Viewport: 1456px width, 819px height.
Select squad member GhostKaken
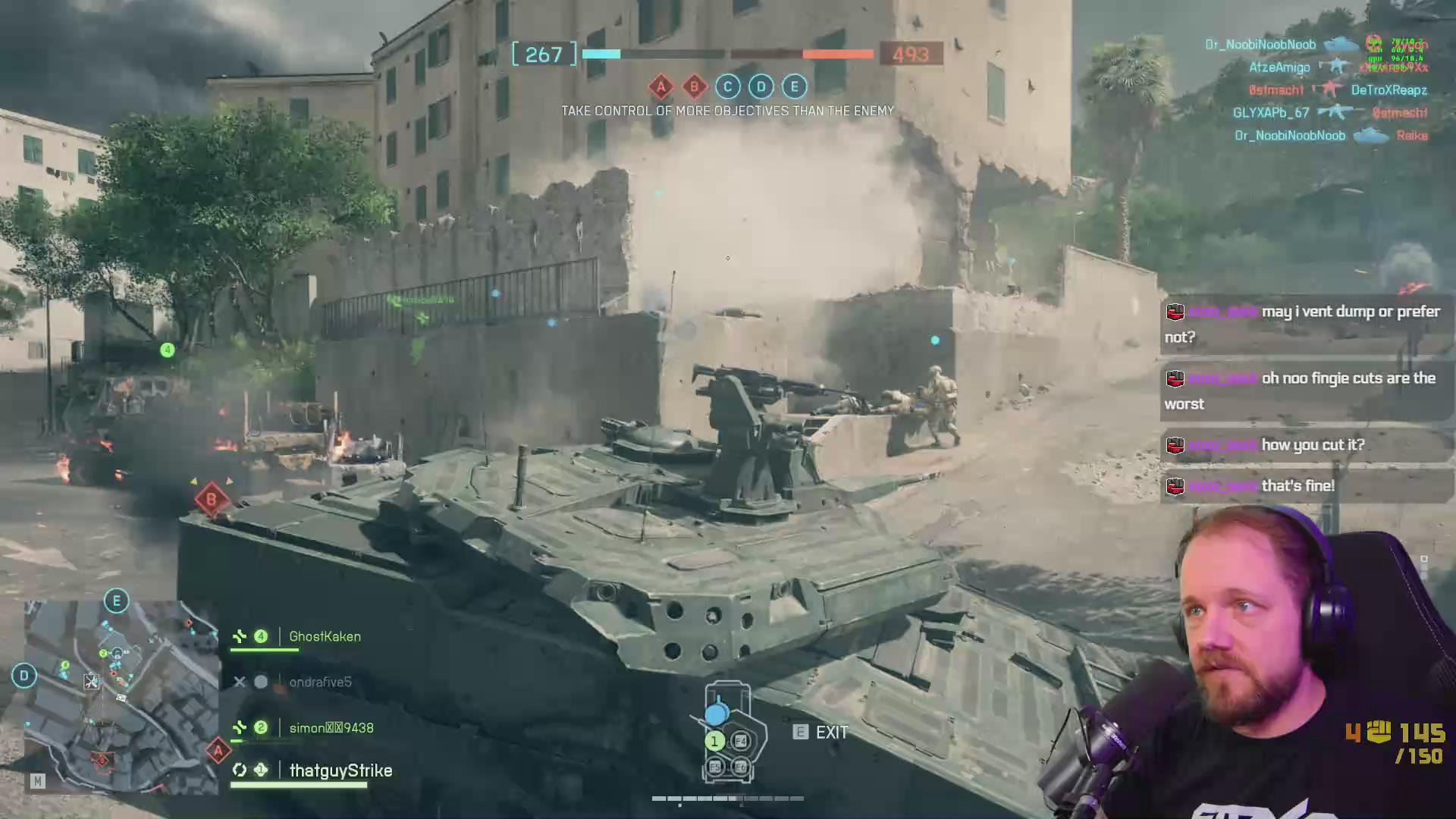click(x=325, y=637)
